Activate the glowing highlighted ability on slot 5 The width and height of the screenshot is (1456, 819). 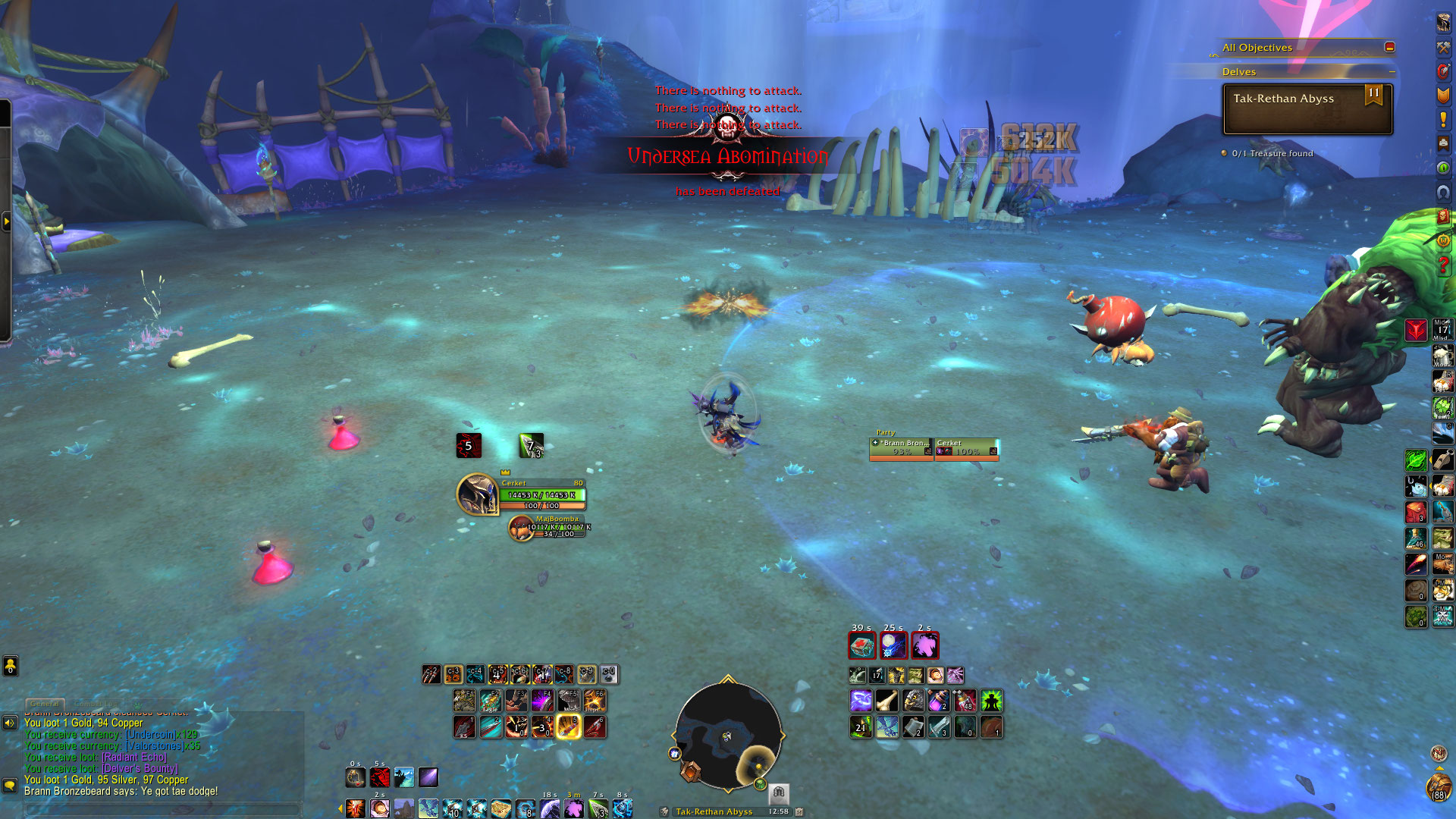[568, 726]
